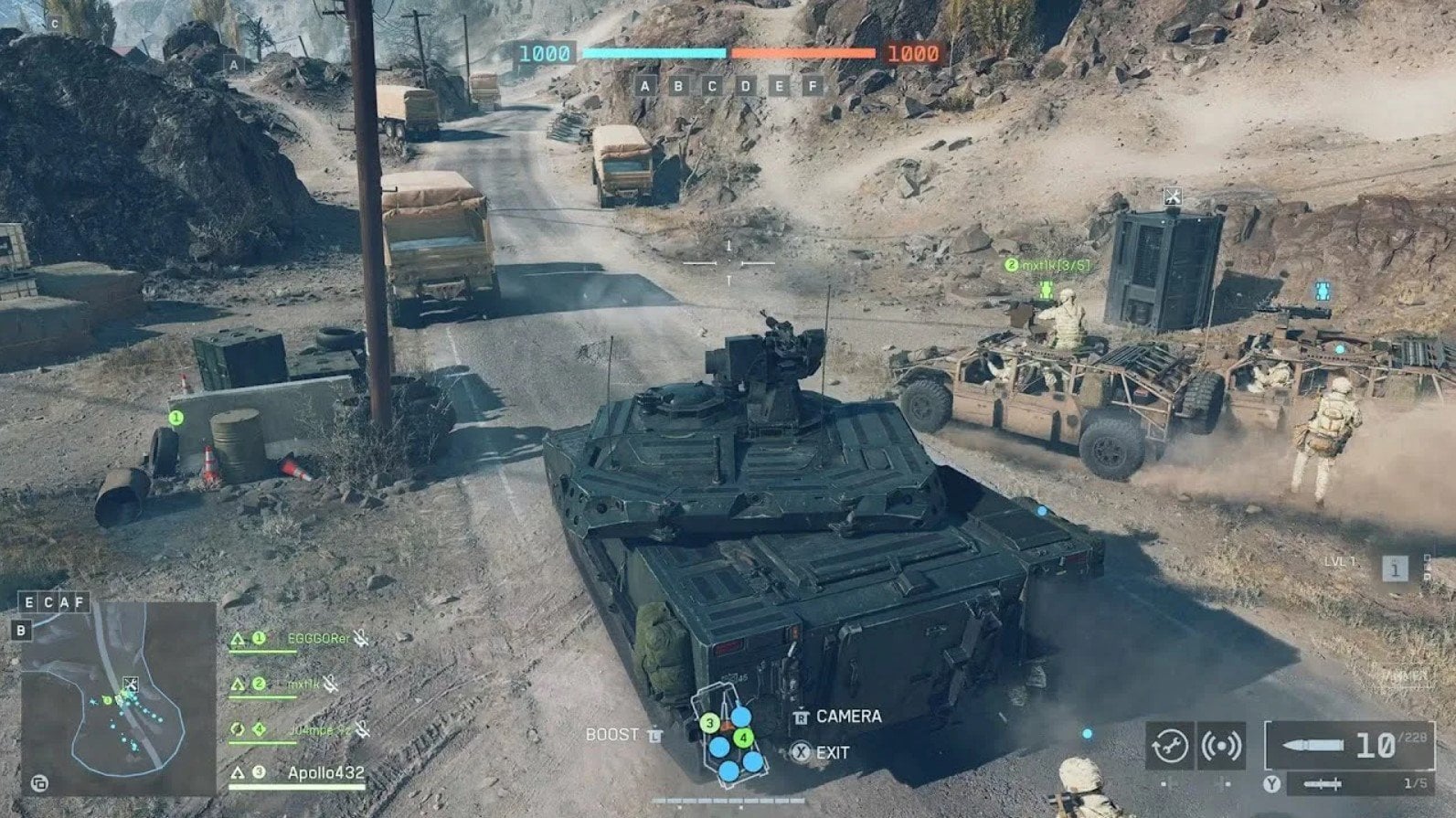Click the weapon icon atop the container tower
The width and height of the screenshot is (1456, 818).
[1171, 195]
